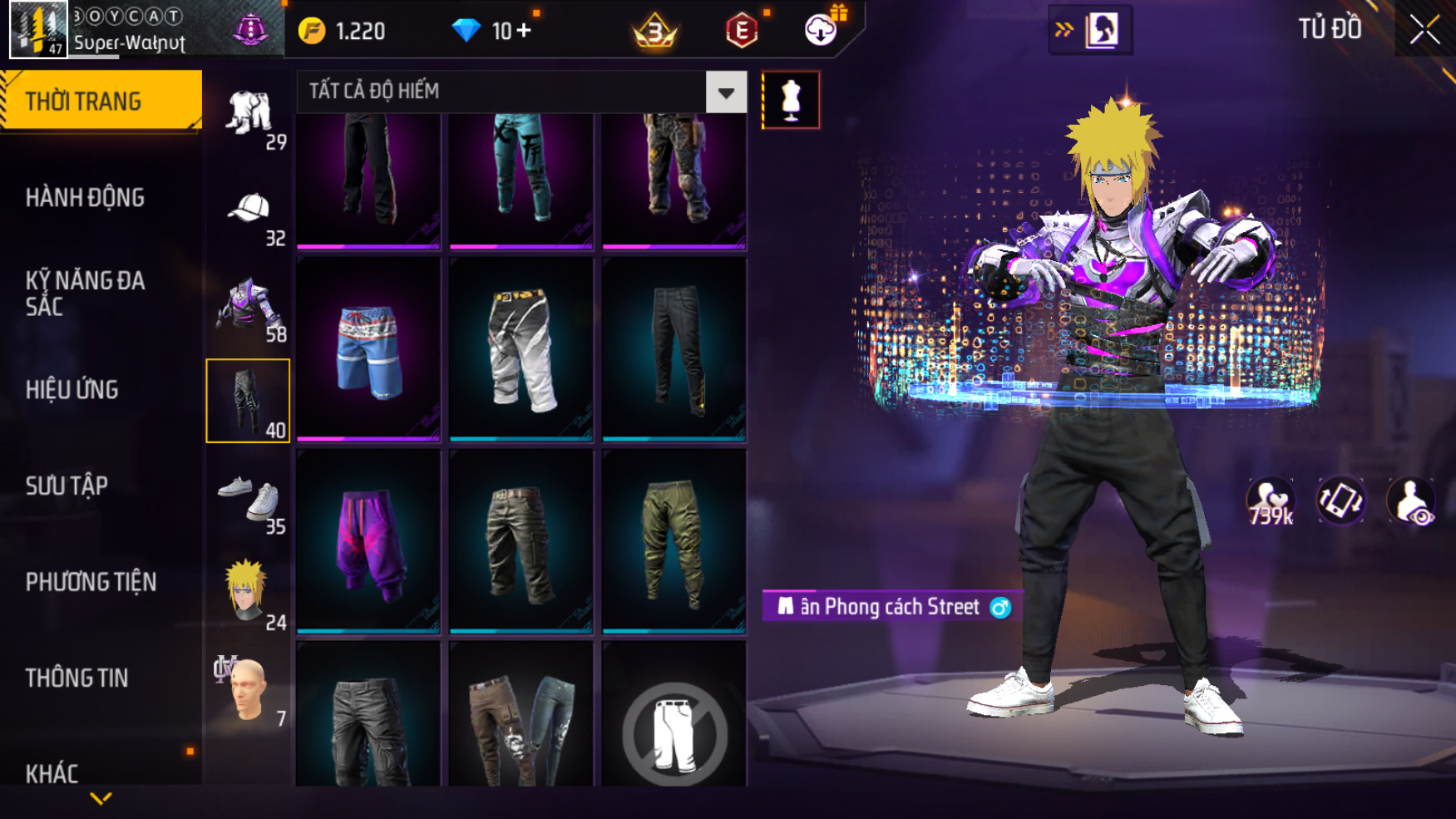Expand the Tất Cả Độ Hiếm rarity dropdown
Screen dimensions: 1456x819
725,92
